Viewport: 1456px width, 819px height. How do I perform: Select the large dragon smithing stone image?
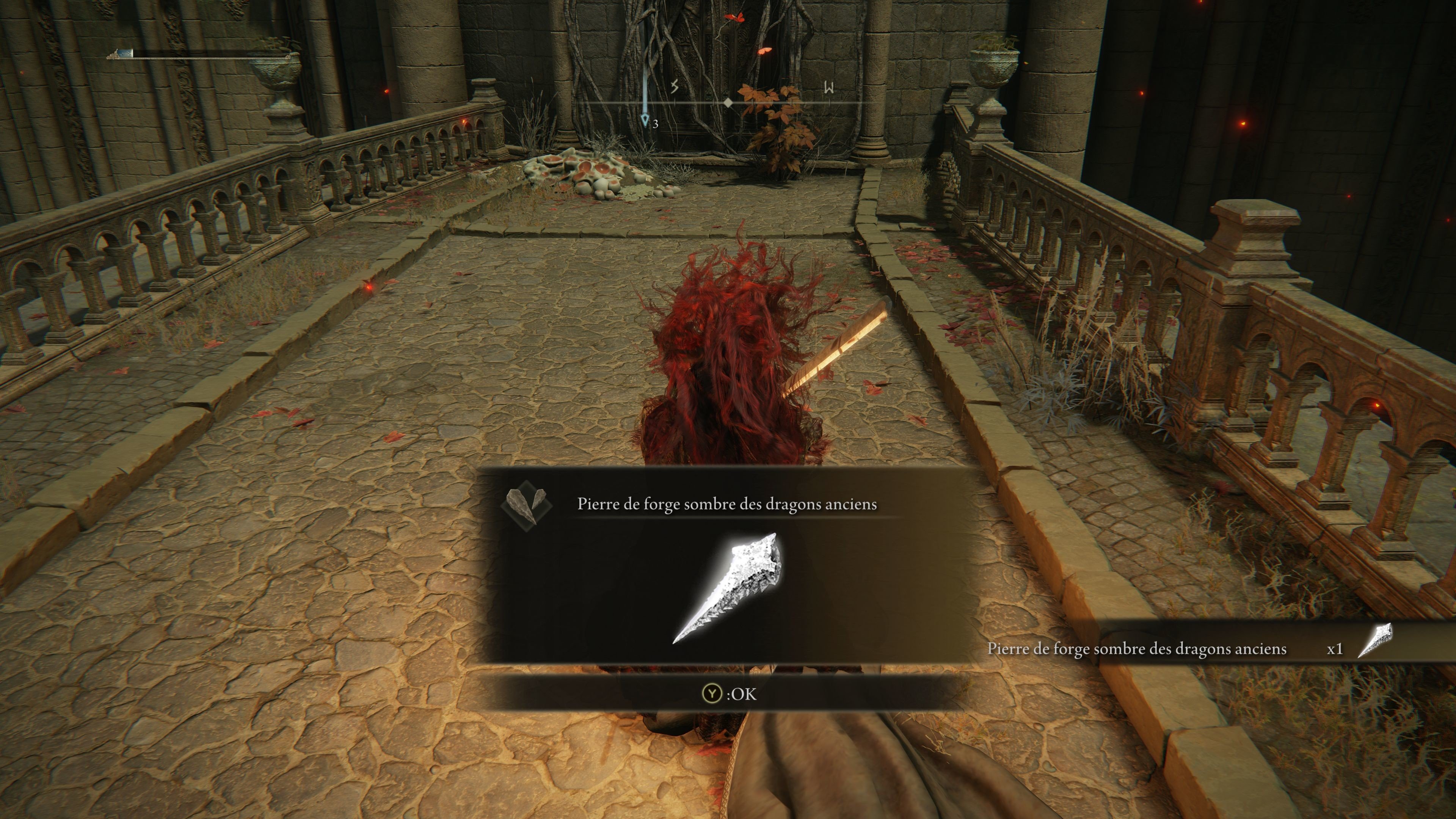pyautogui.click(x=728, y=588)
